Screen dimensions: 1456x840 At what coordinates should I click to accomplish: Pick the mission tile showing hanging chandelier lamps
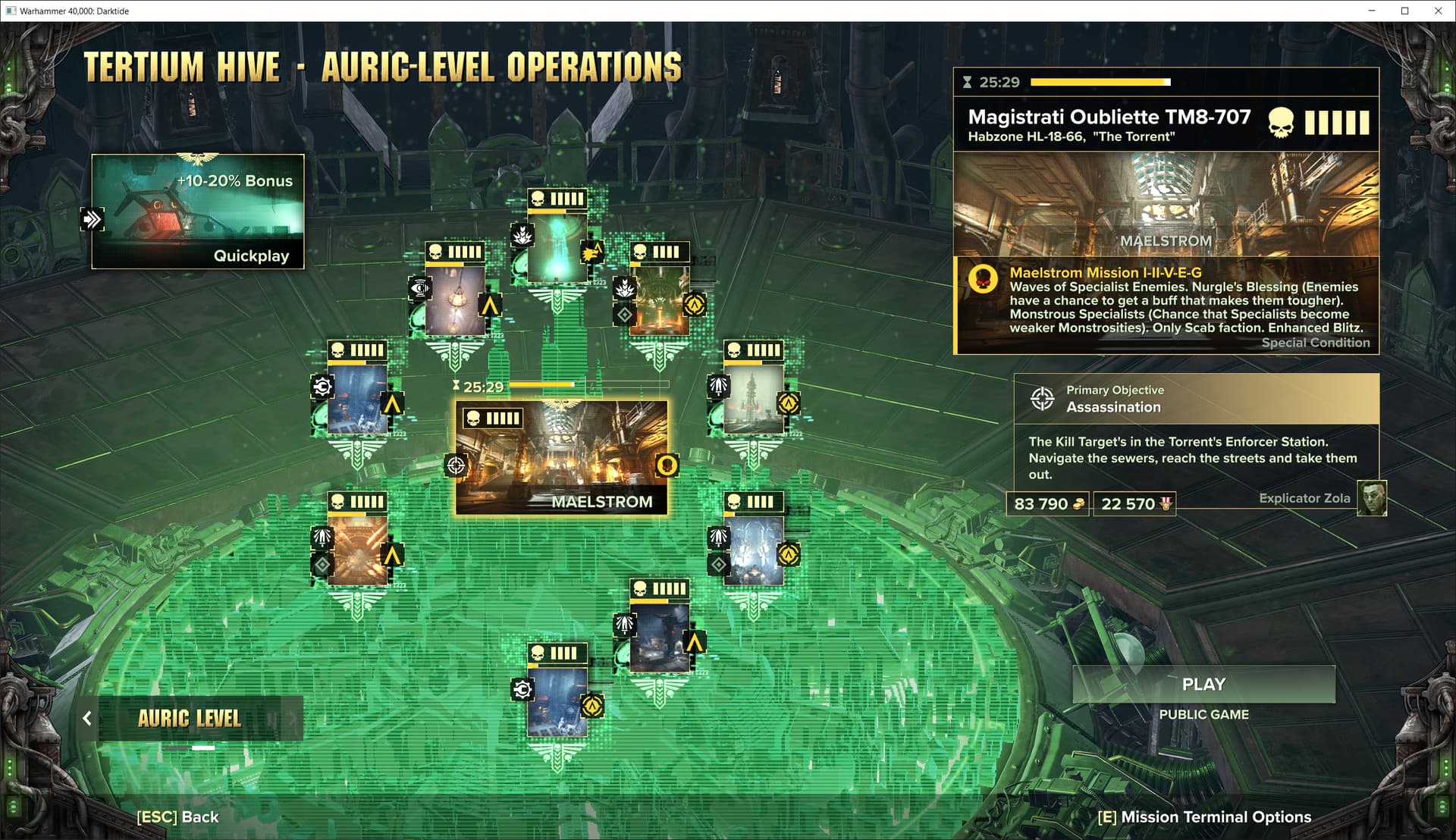point(455,301)
